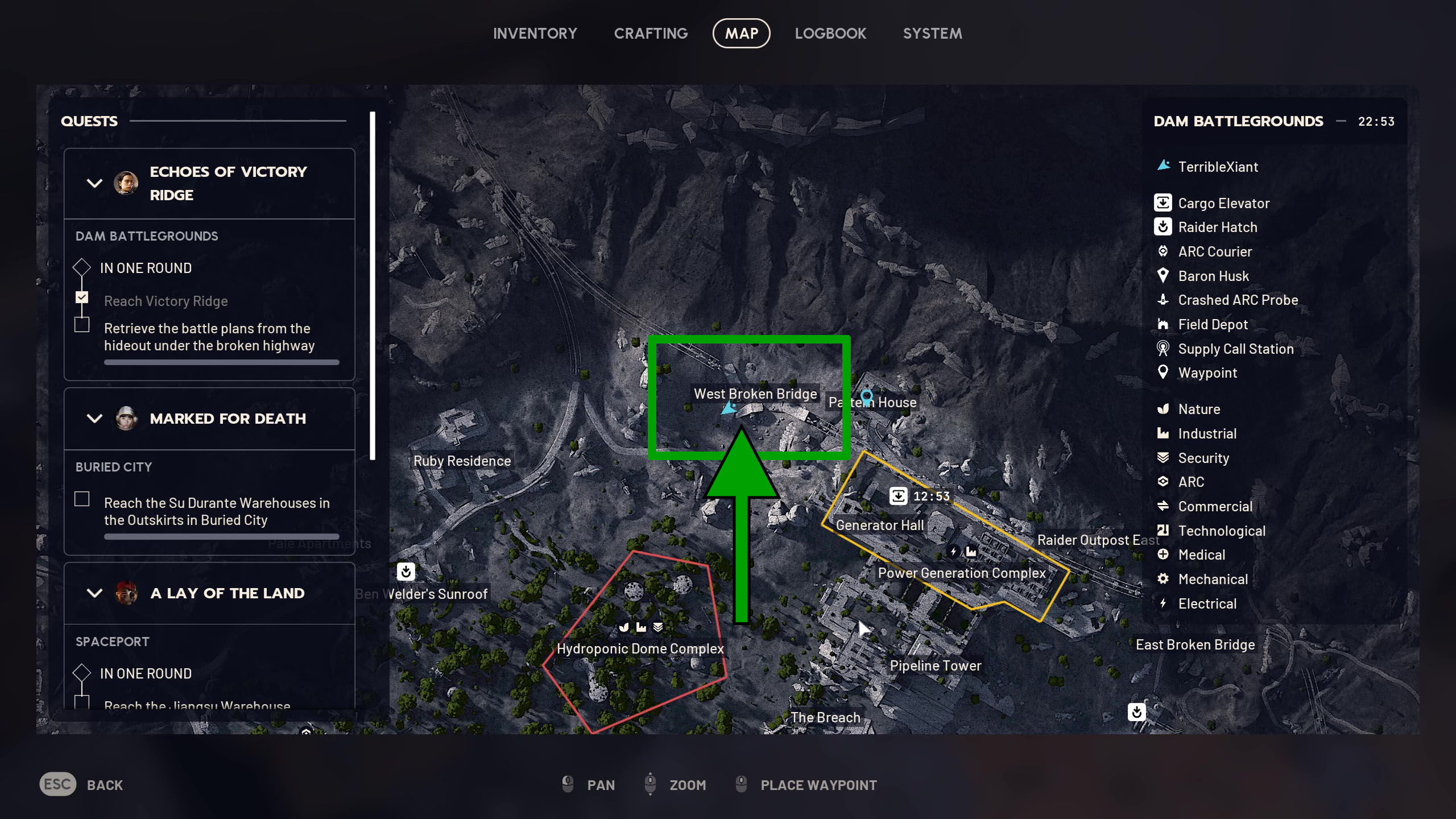This screenshot has width=1456, height=819.
Task: Collapse the Echoes of Victory Ridge quest
Action: click(94, 183)
